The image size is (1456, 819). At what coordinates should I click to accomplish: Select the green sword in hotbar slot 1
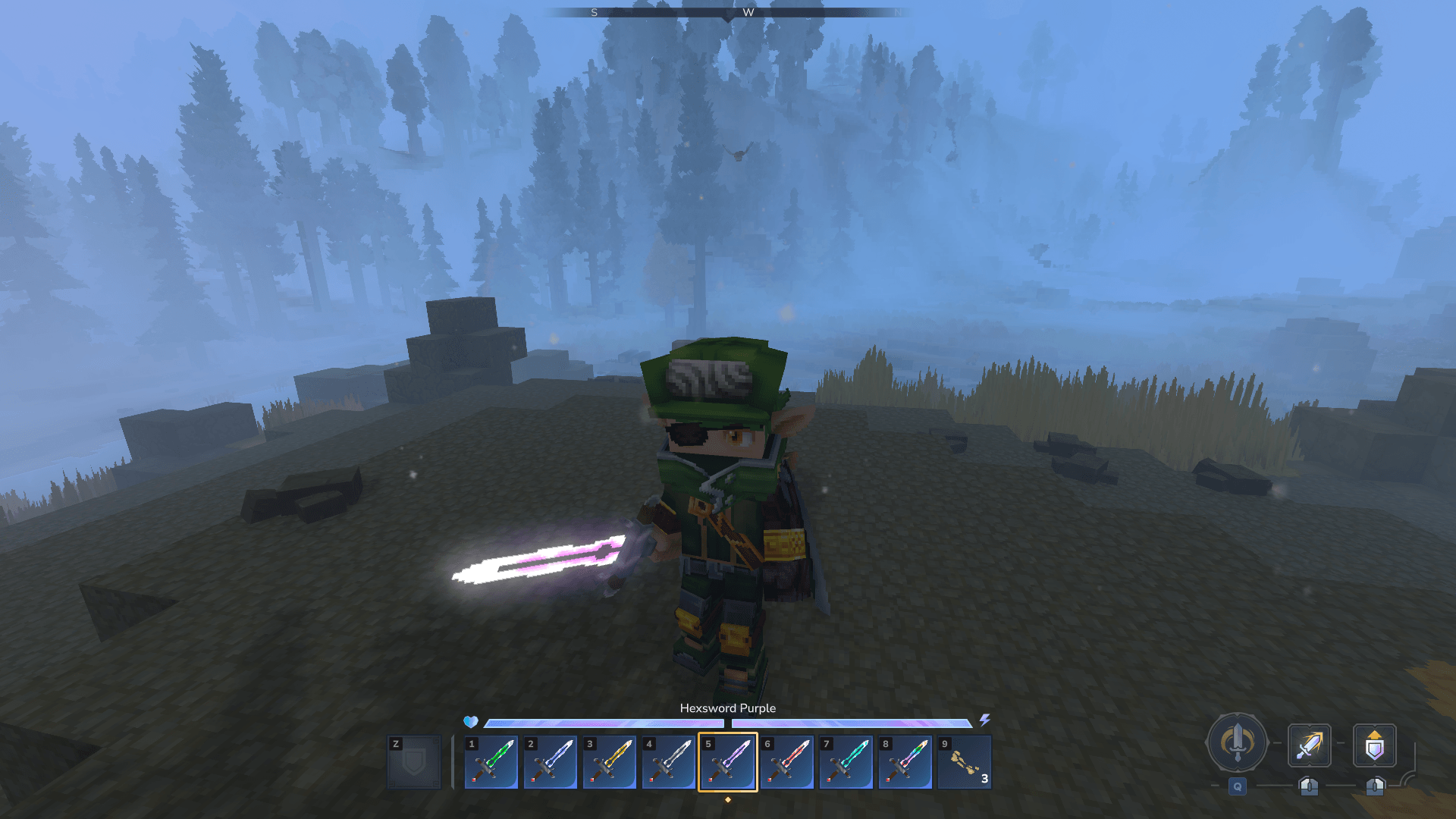coord(491,762)
